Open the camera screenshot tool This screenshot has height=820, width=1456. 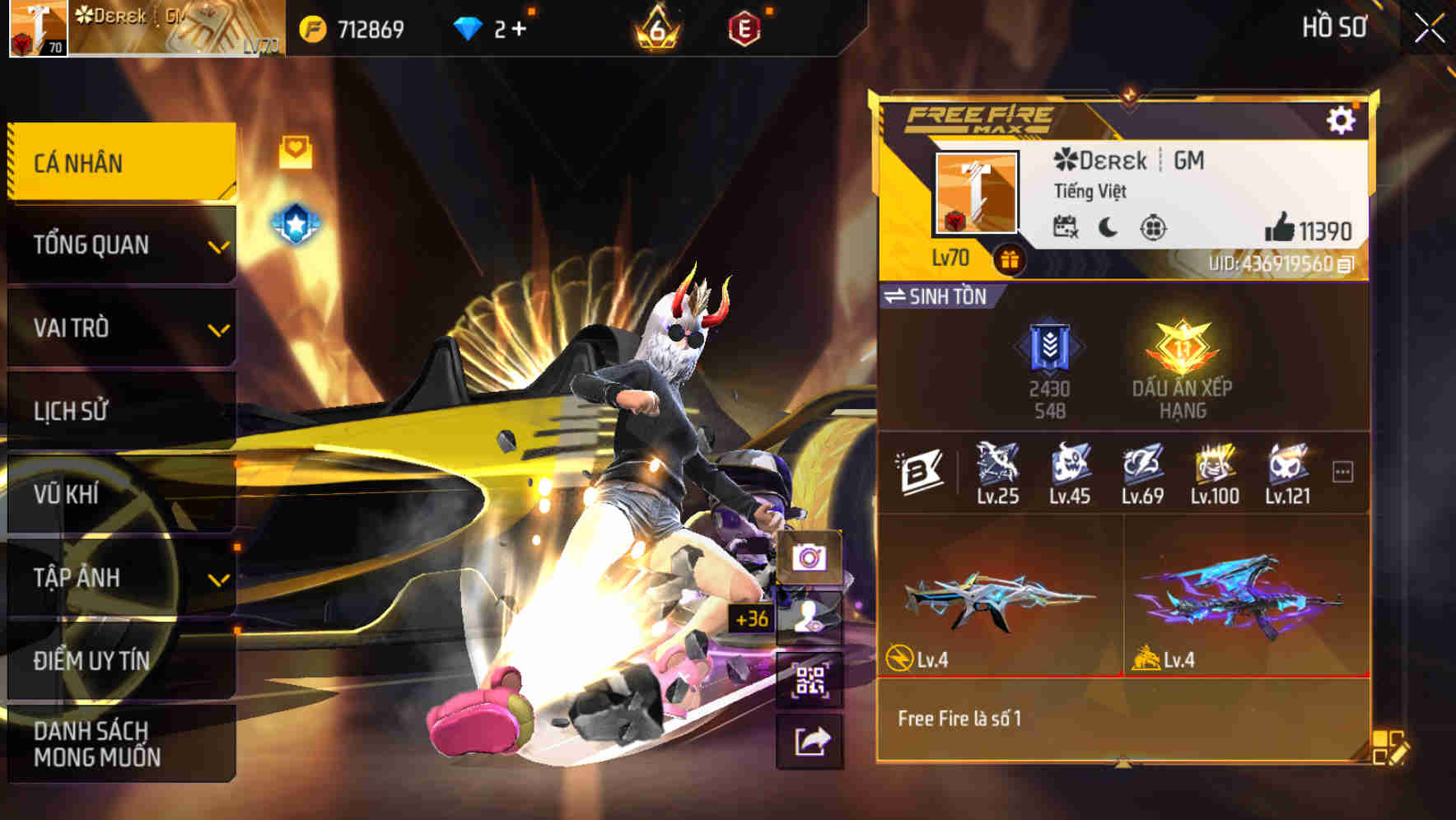811,557
